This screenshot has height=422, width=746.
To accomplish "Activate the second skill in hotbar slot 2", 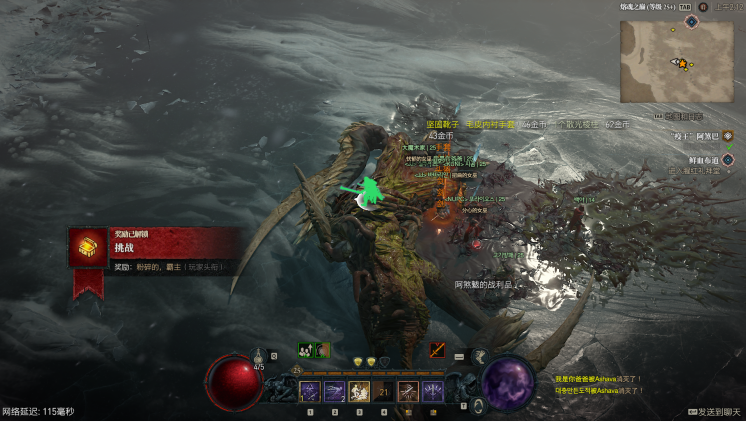I will point(334,392).
